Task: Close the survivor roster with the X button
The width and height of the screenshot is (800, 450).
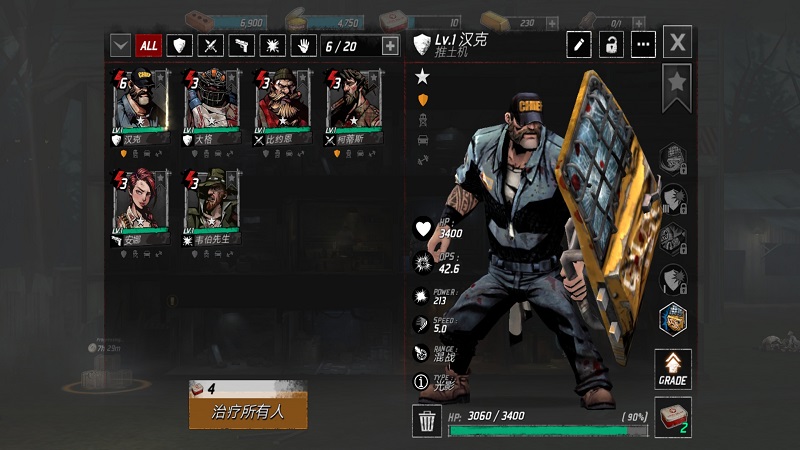Action: [678, 43]
